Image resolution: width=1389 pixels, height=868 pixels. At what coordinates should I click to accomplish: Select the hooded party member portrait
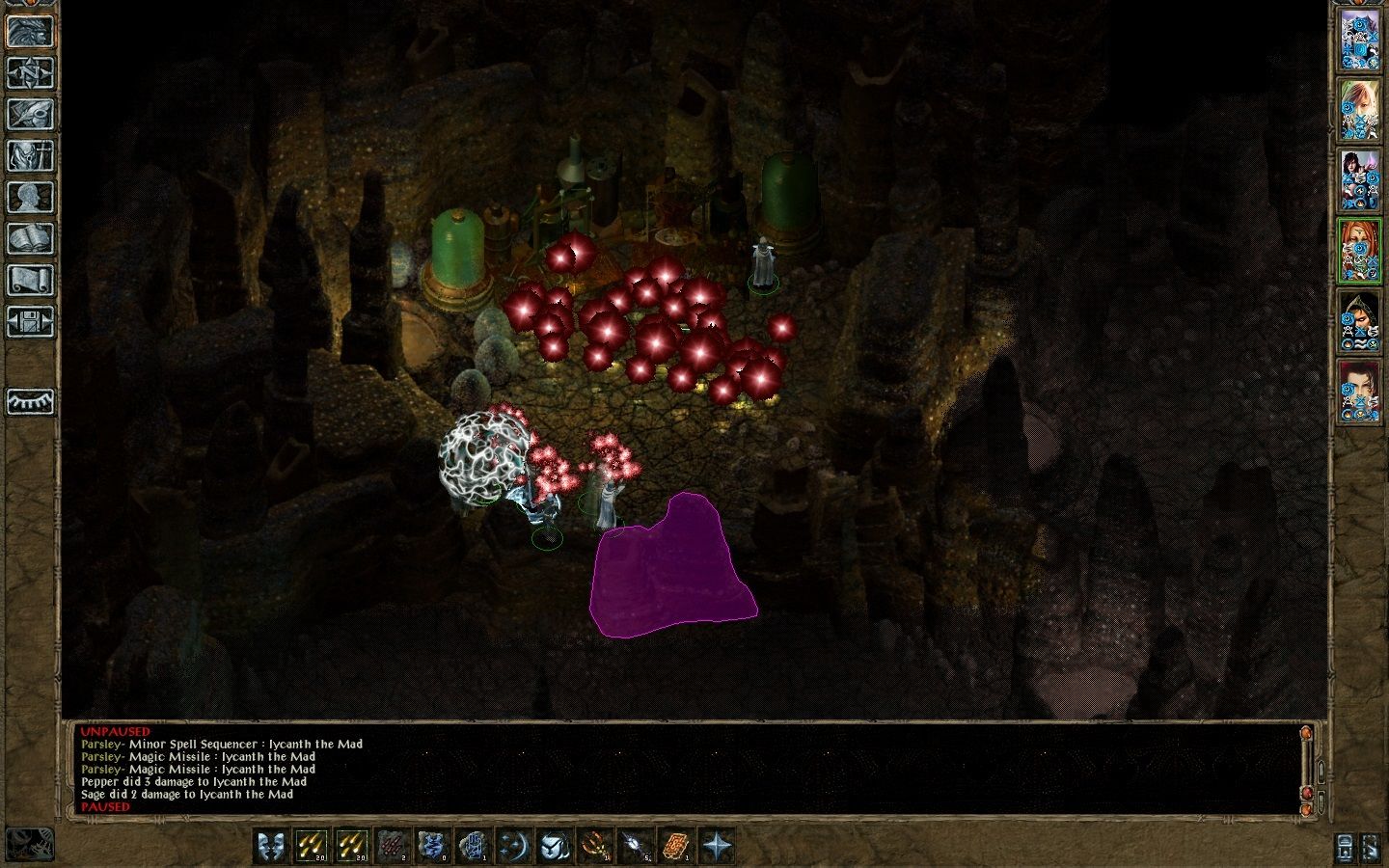[x=1359, y=319]
